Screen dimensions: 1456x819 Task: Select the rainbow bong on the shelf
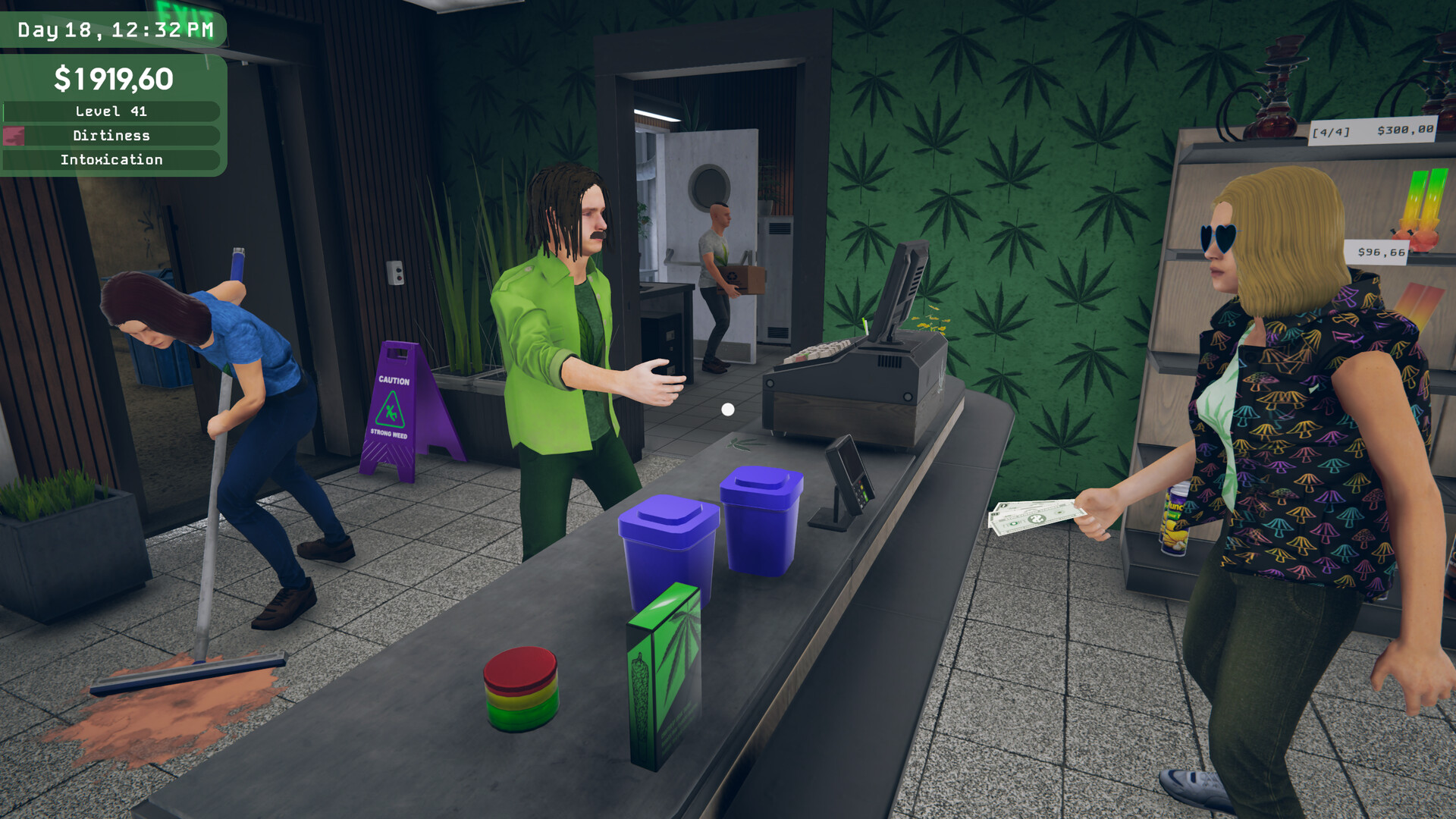click(1423, 227)
